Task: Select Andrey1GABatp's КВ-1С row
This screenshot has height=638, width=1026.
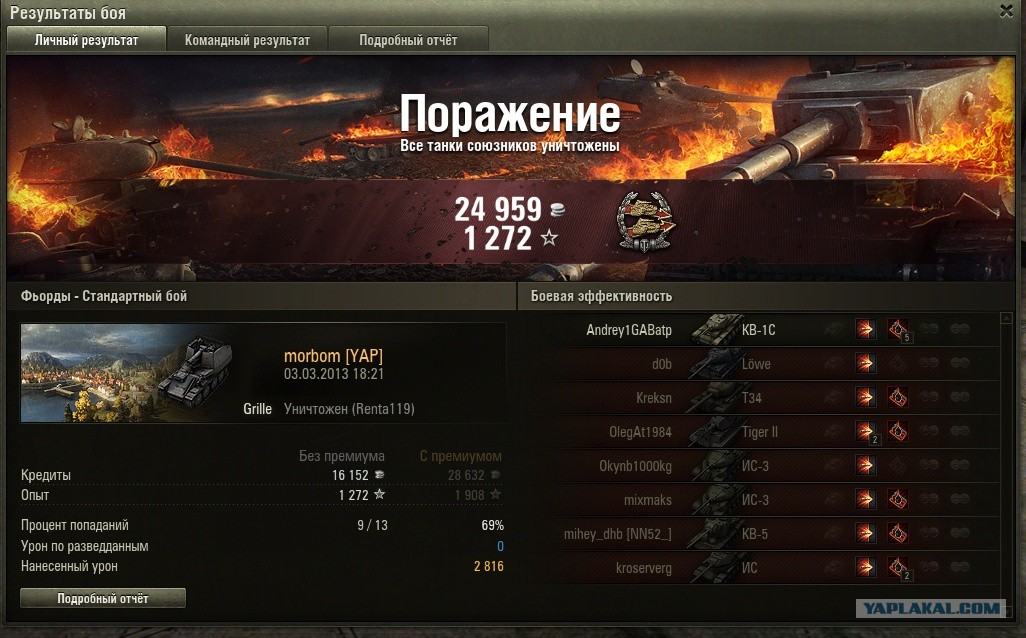Action: click(x=760, y=330)
